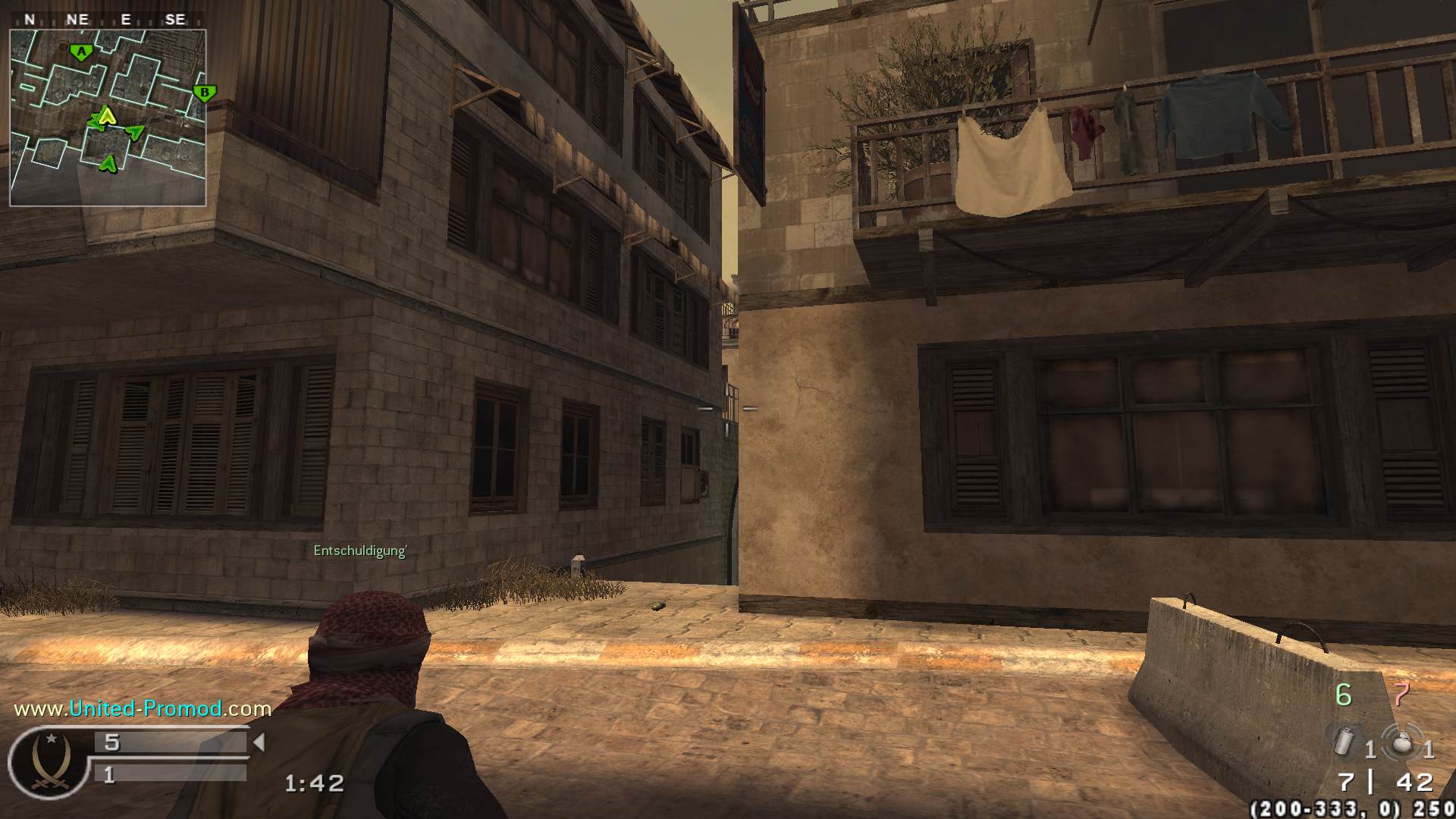Click the minimap in the corner

coord(108,118)
